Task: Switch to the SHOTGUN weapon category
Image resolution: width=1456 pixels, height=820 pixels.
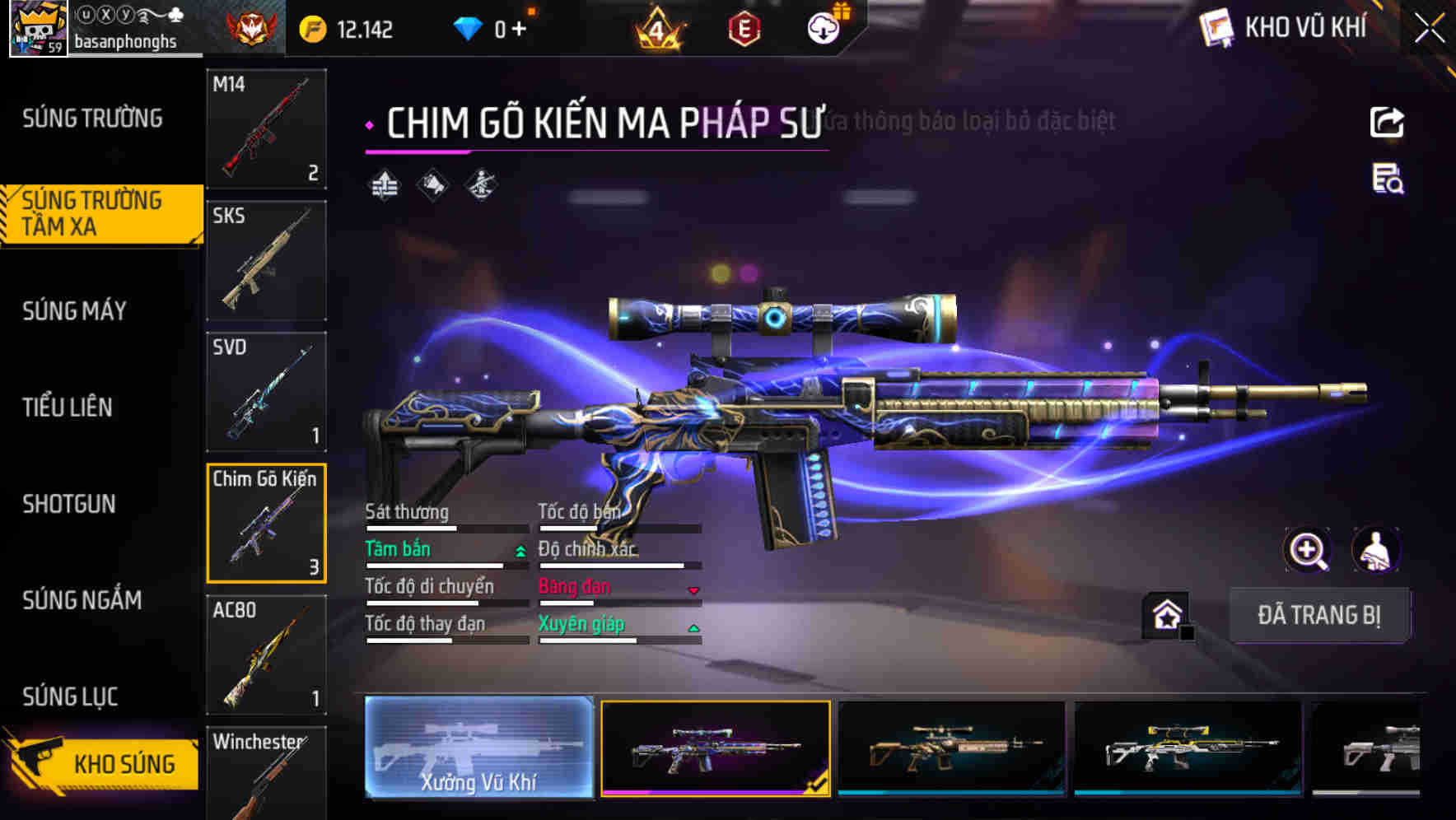Action: 69,504
